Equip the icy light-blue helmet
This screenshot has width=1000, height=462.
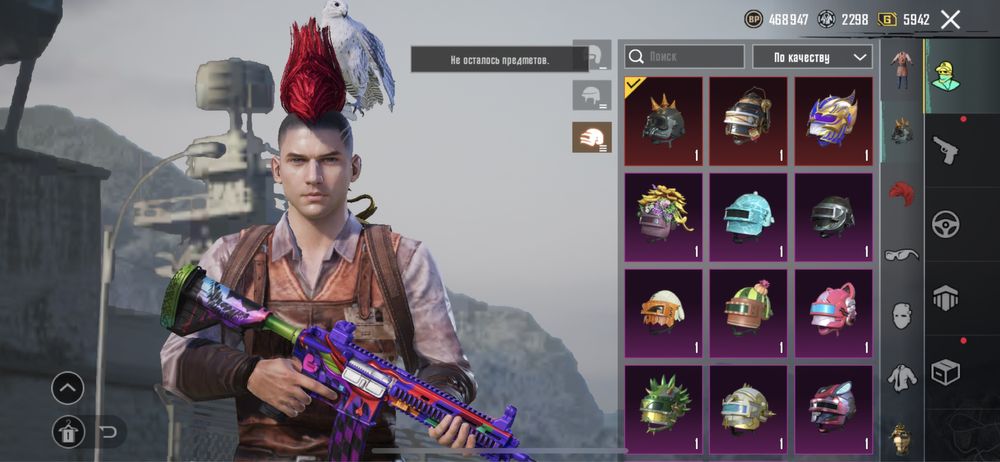click(748, 216)
